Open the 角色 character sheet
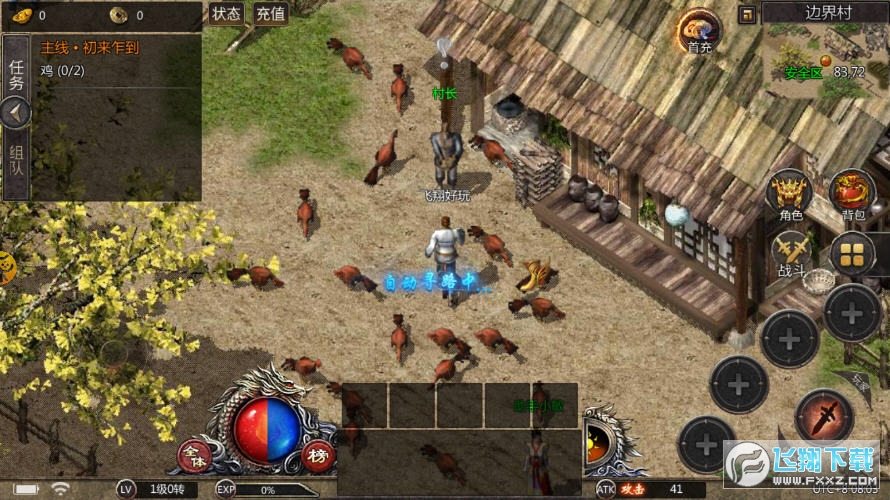This screenshot has width=890, height=500. pyautogui.click(x=790, y=193)
